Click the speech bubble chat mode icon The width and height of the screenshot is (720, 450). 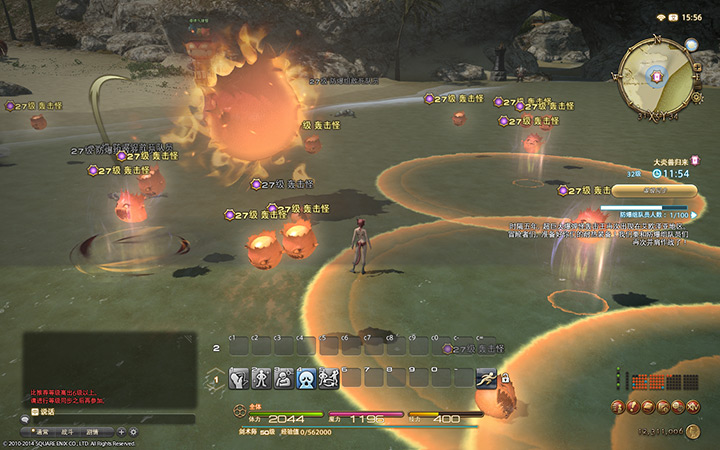[x=23, y=419]
